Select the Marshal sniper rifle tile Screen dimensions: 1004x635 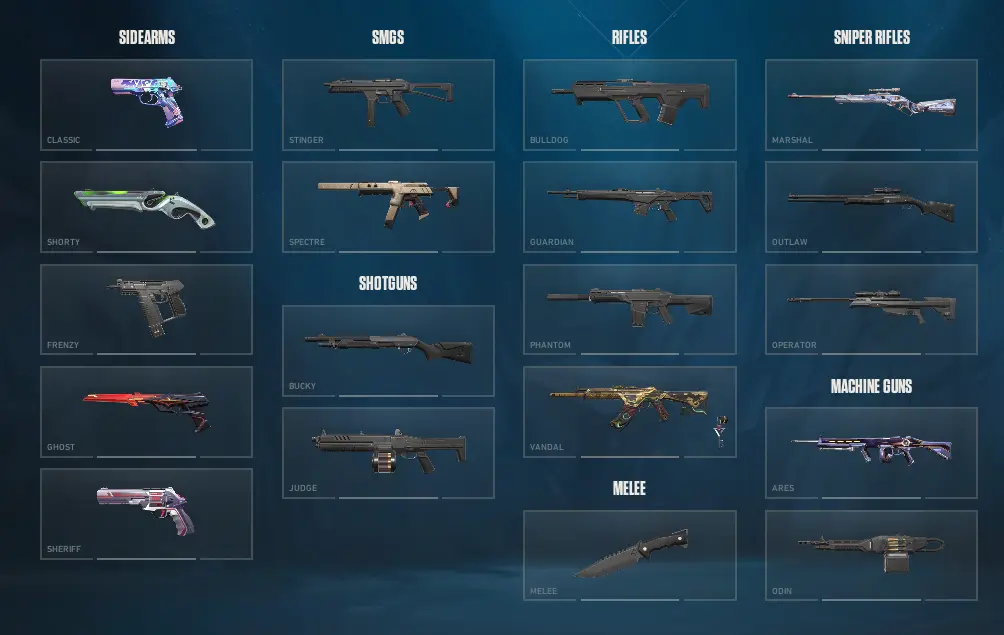point(871,104)
